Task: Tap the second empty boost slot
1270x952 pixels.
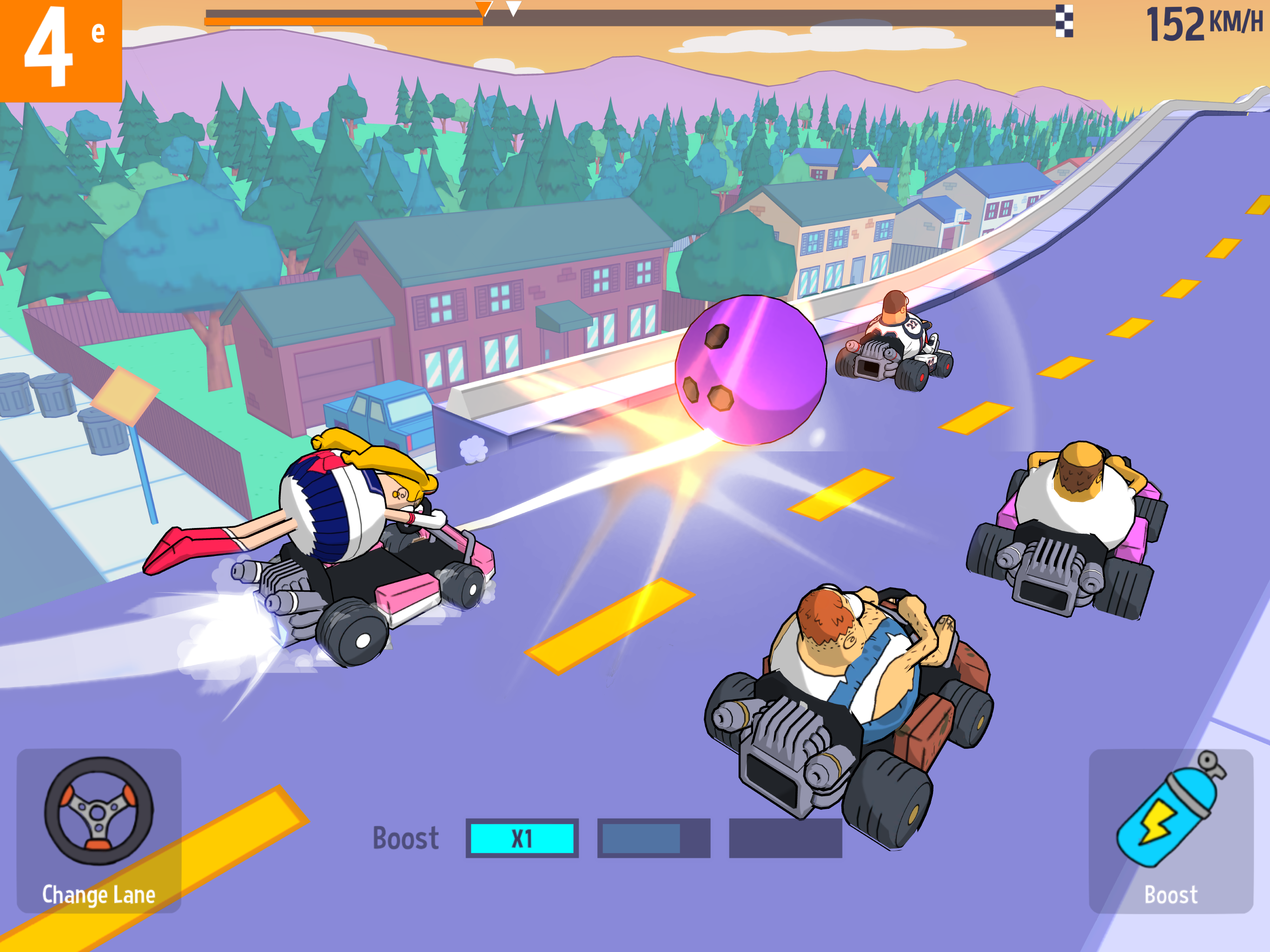Action: pyautogui.click(x=655, y=838)
